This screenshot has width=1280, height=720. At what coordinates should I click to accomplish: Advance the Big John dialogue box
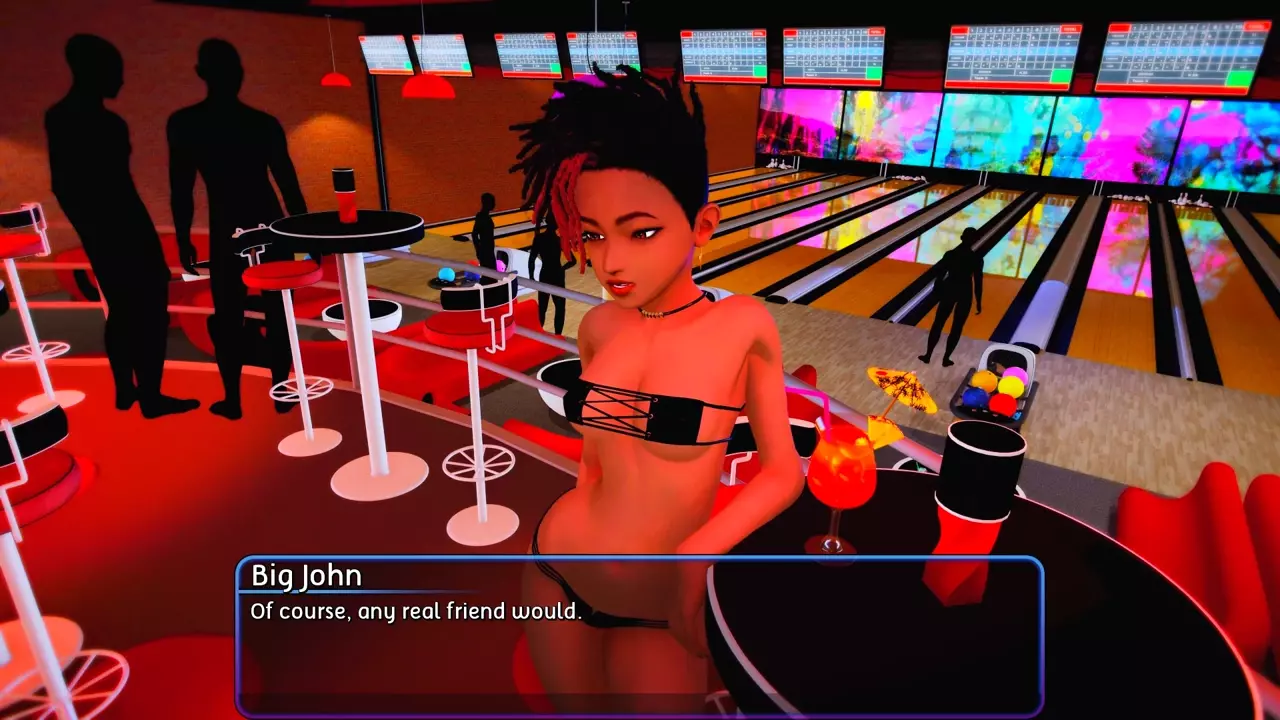pos(640,637)
